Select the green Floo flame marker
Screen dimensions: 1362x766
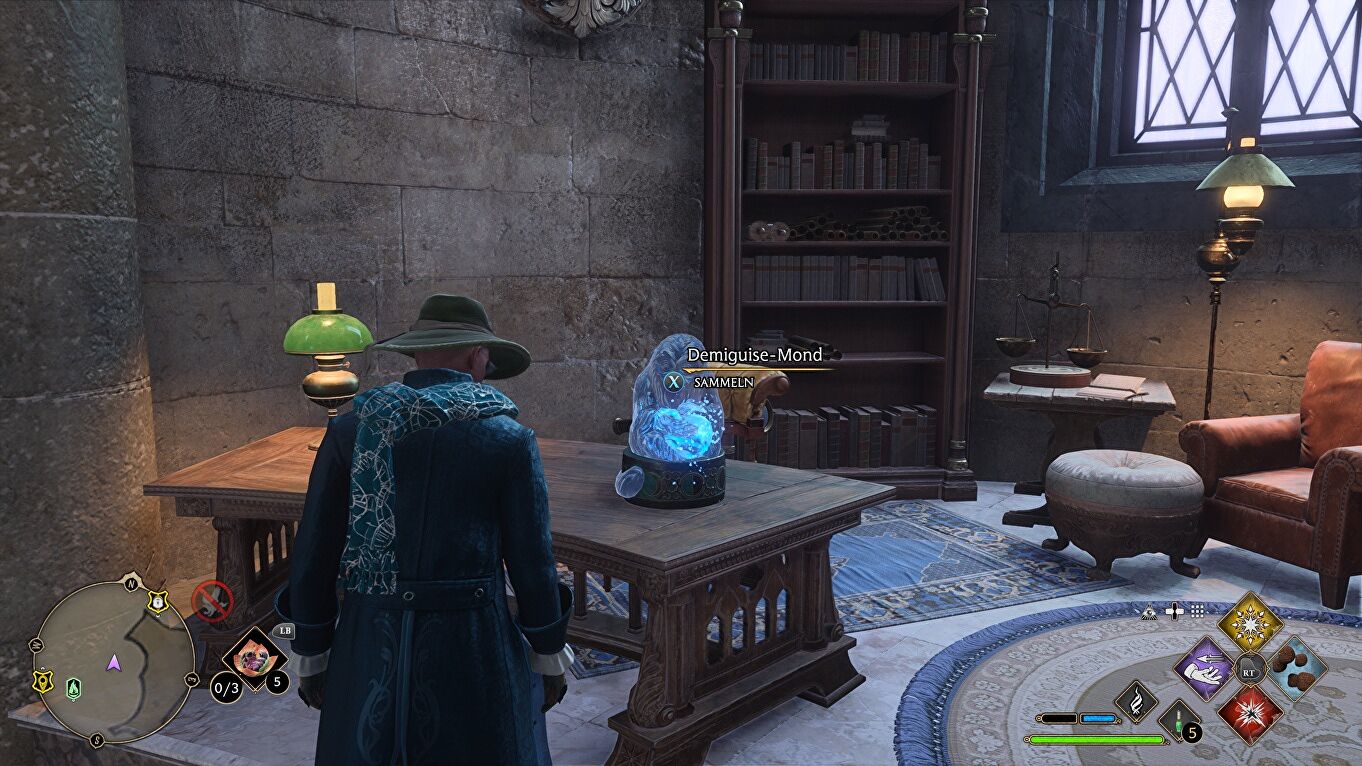74,687
